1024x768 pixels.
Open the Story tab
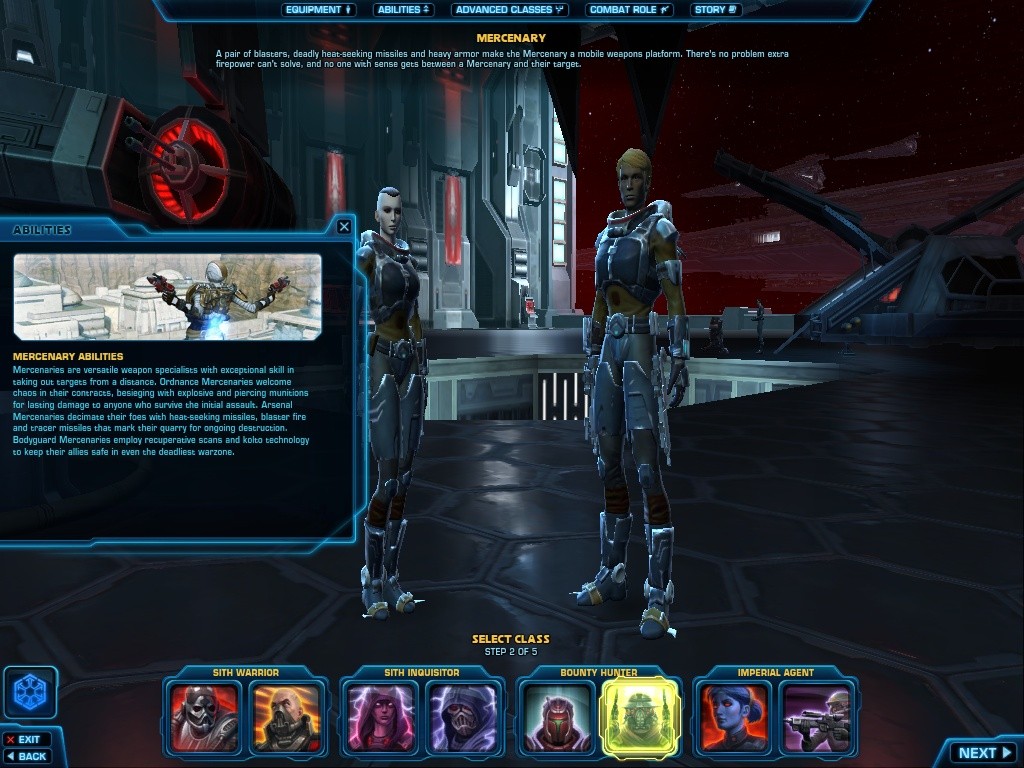pyautogui.click(x=716, y=10)
